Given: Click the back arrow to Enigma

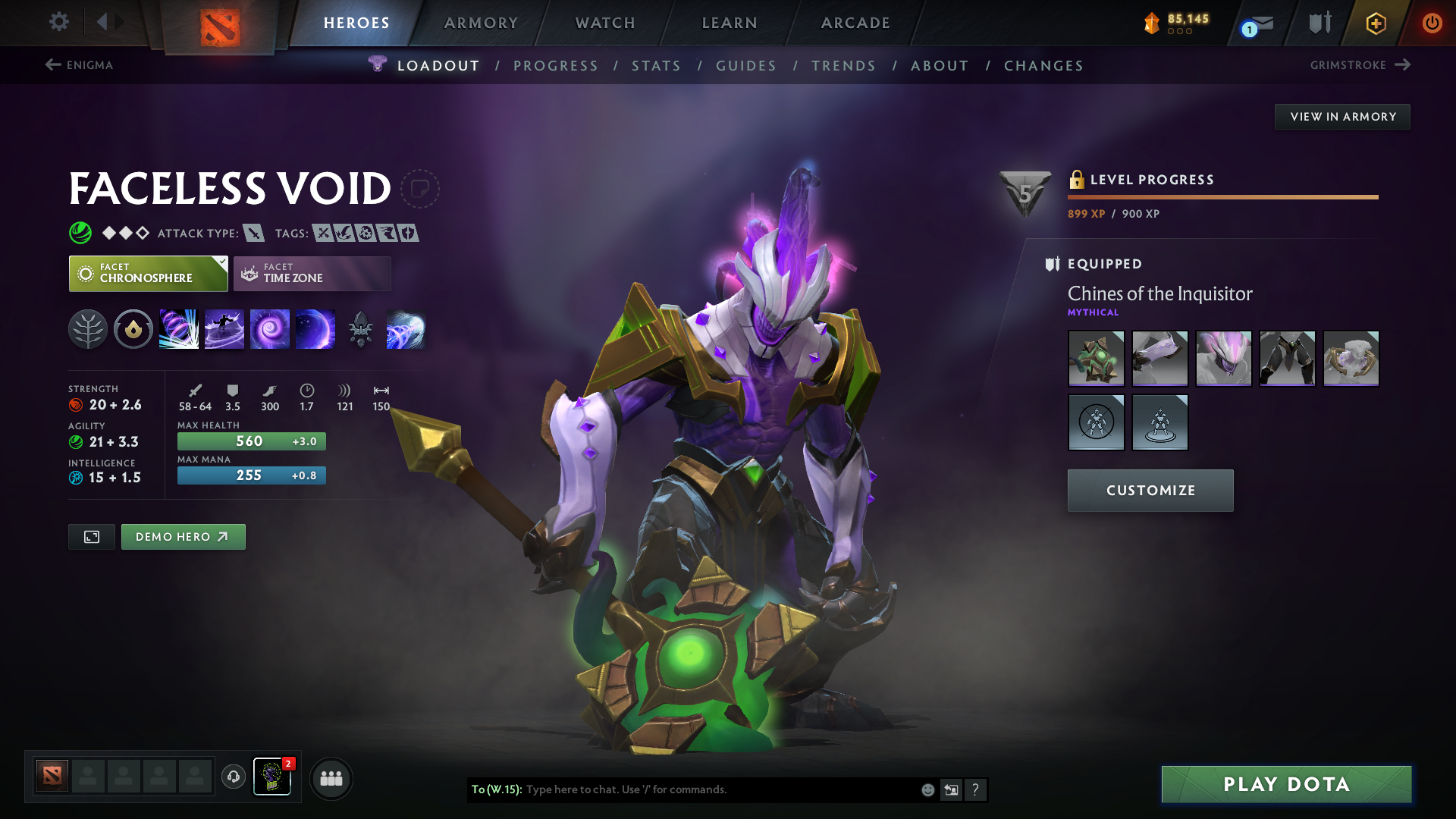Looking at the screenshot, I should 52,65.
